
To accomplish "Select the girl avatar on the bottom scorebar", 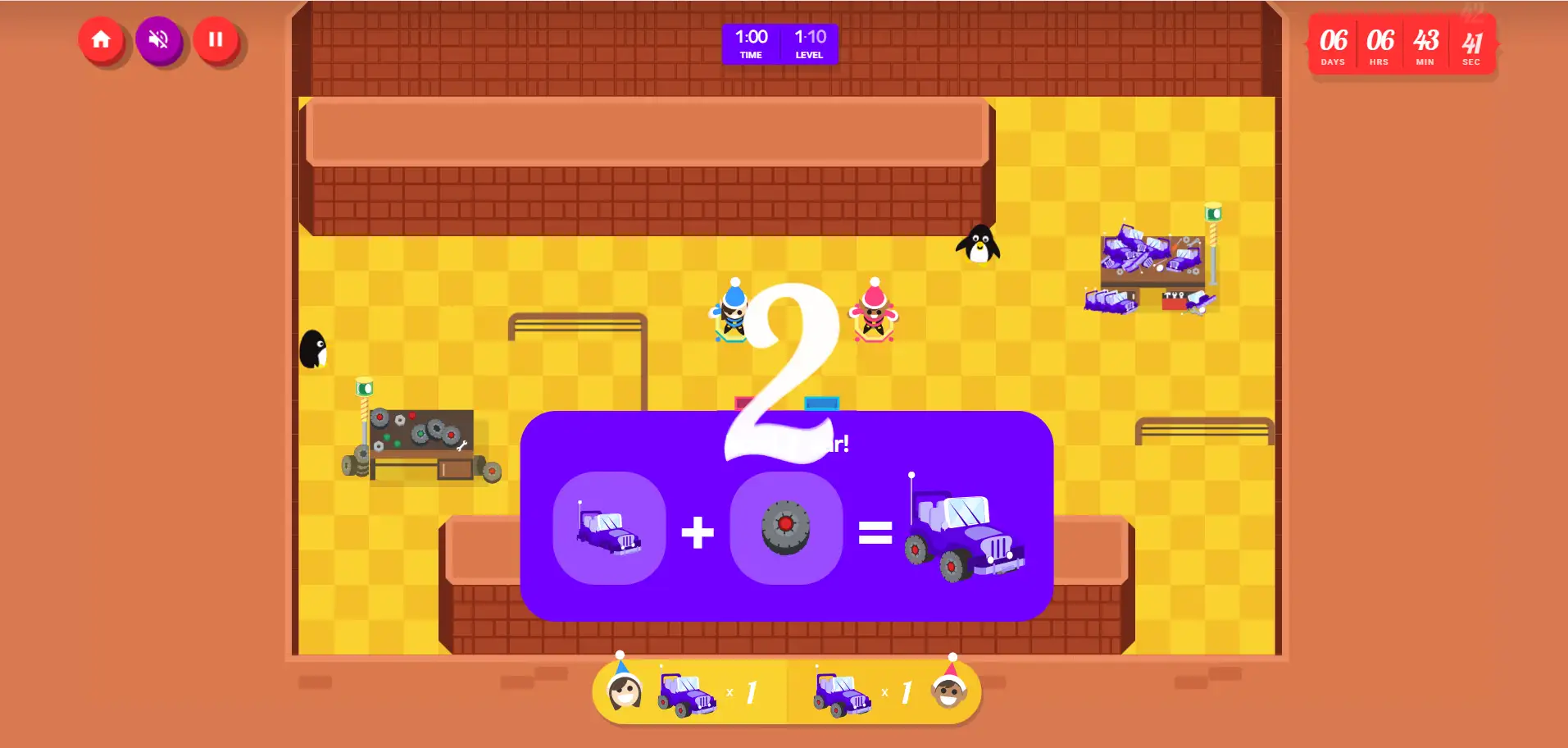I will [x=624, y=692].
